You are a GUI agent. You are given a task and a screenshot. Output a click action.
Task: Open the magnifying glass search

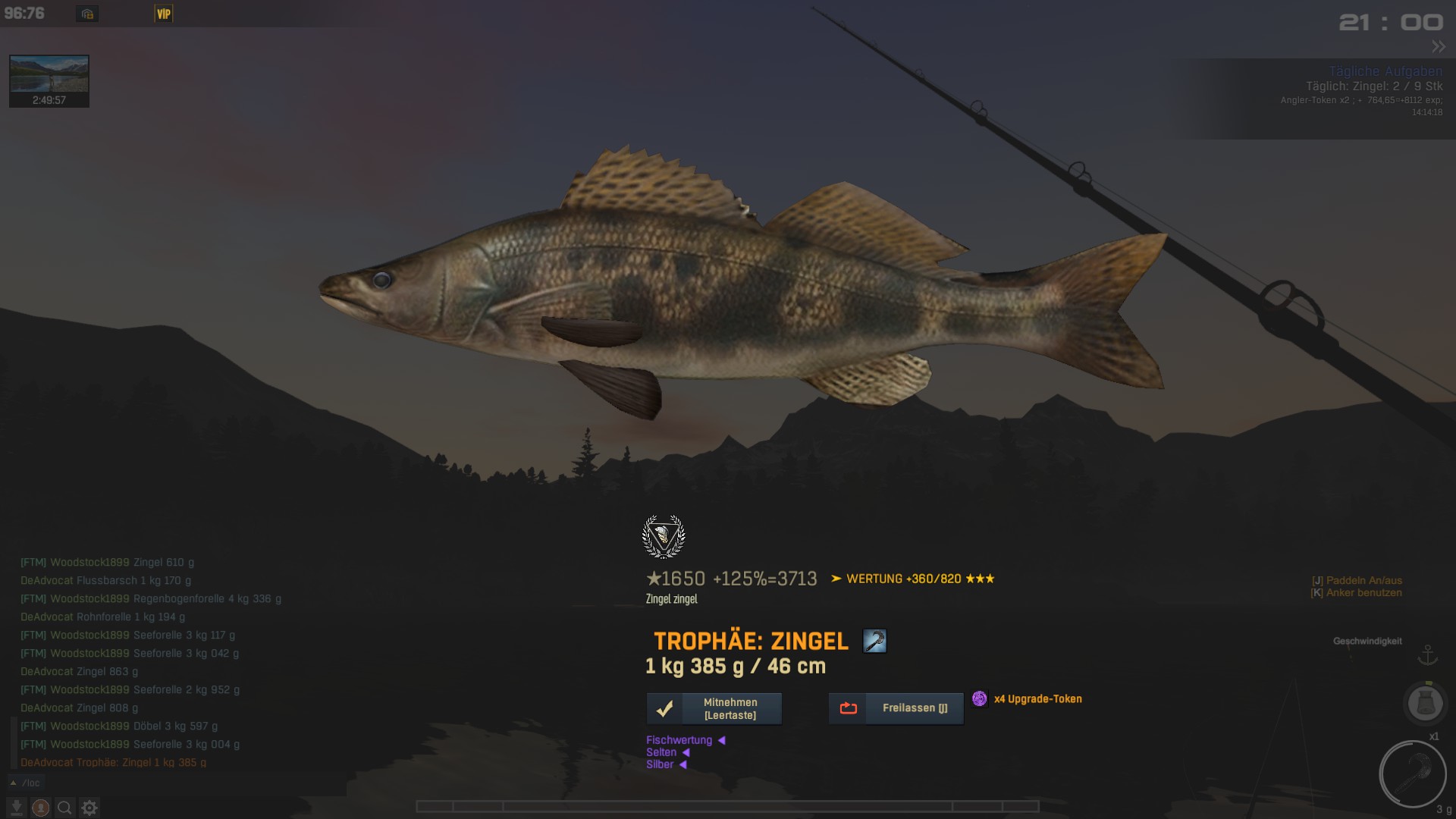65,808
